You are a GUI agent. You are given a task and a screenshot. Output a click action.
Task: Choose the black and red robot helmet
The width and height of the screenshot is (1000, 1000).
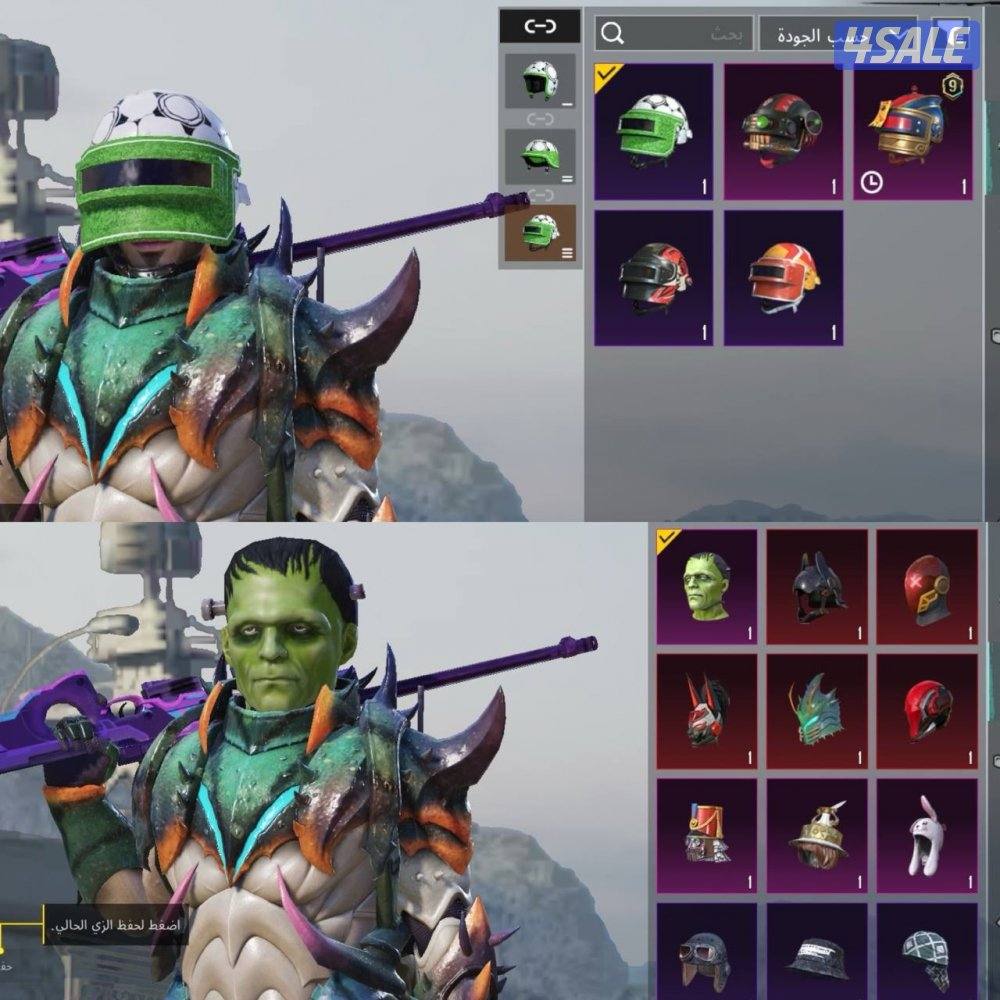click(783, 131)
